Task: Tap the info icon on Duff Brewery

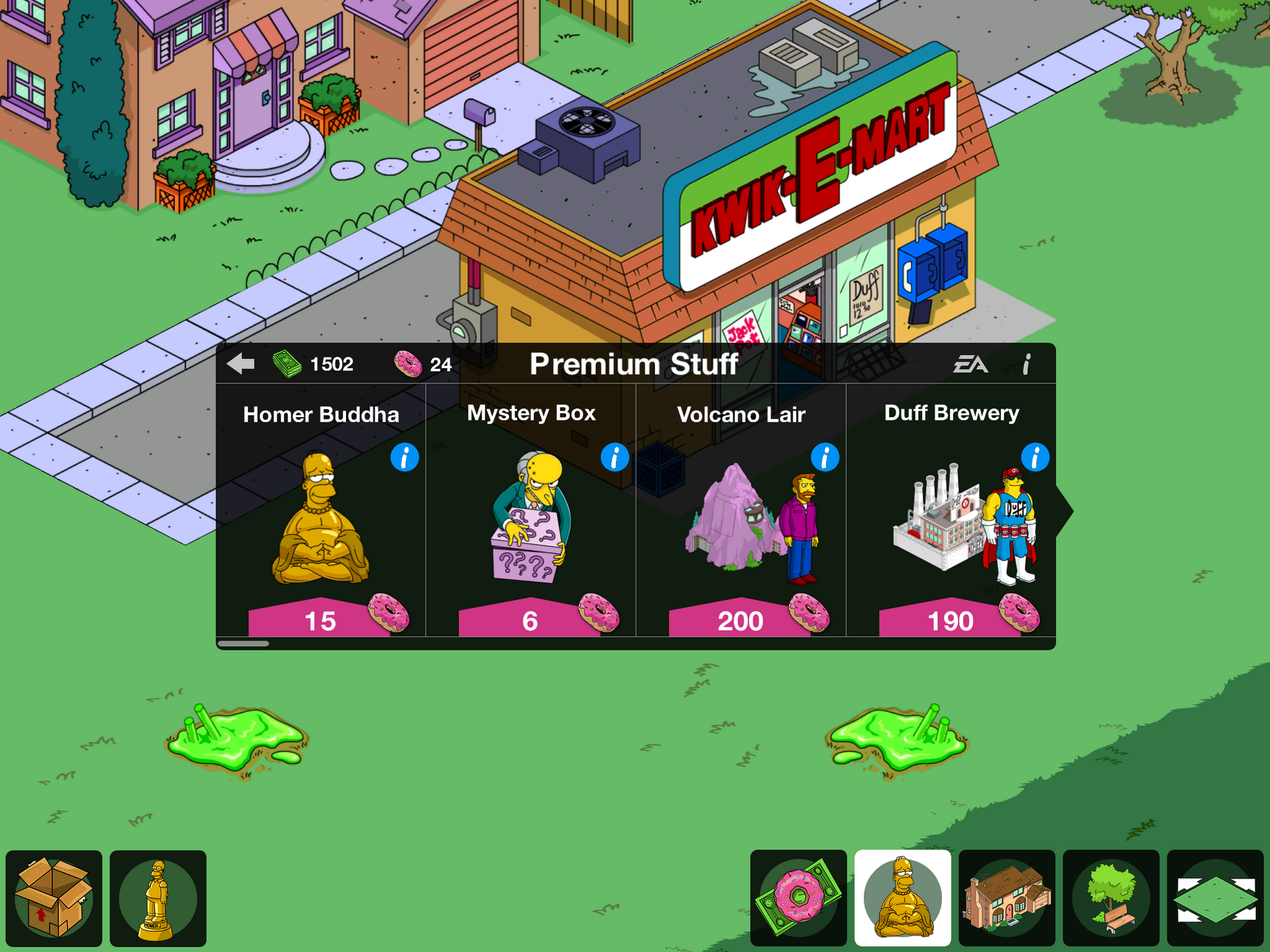Action: (x=1035, y=457)
